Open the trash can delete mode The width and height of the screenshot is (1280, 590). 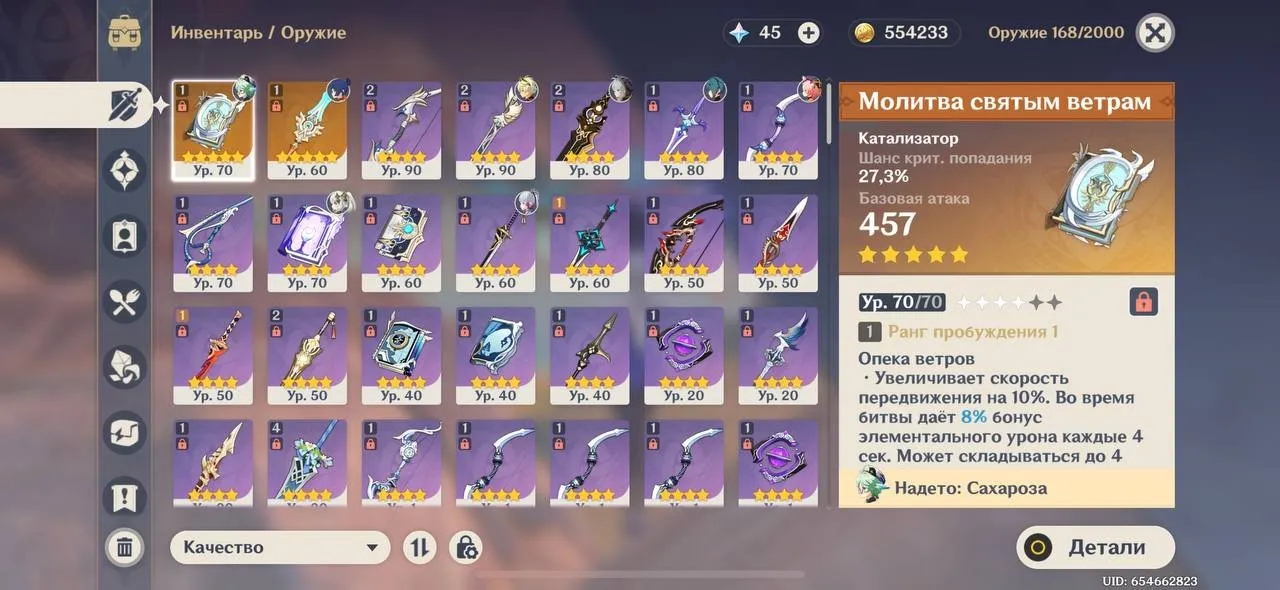pyautogui.click(x=125, y=547)
